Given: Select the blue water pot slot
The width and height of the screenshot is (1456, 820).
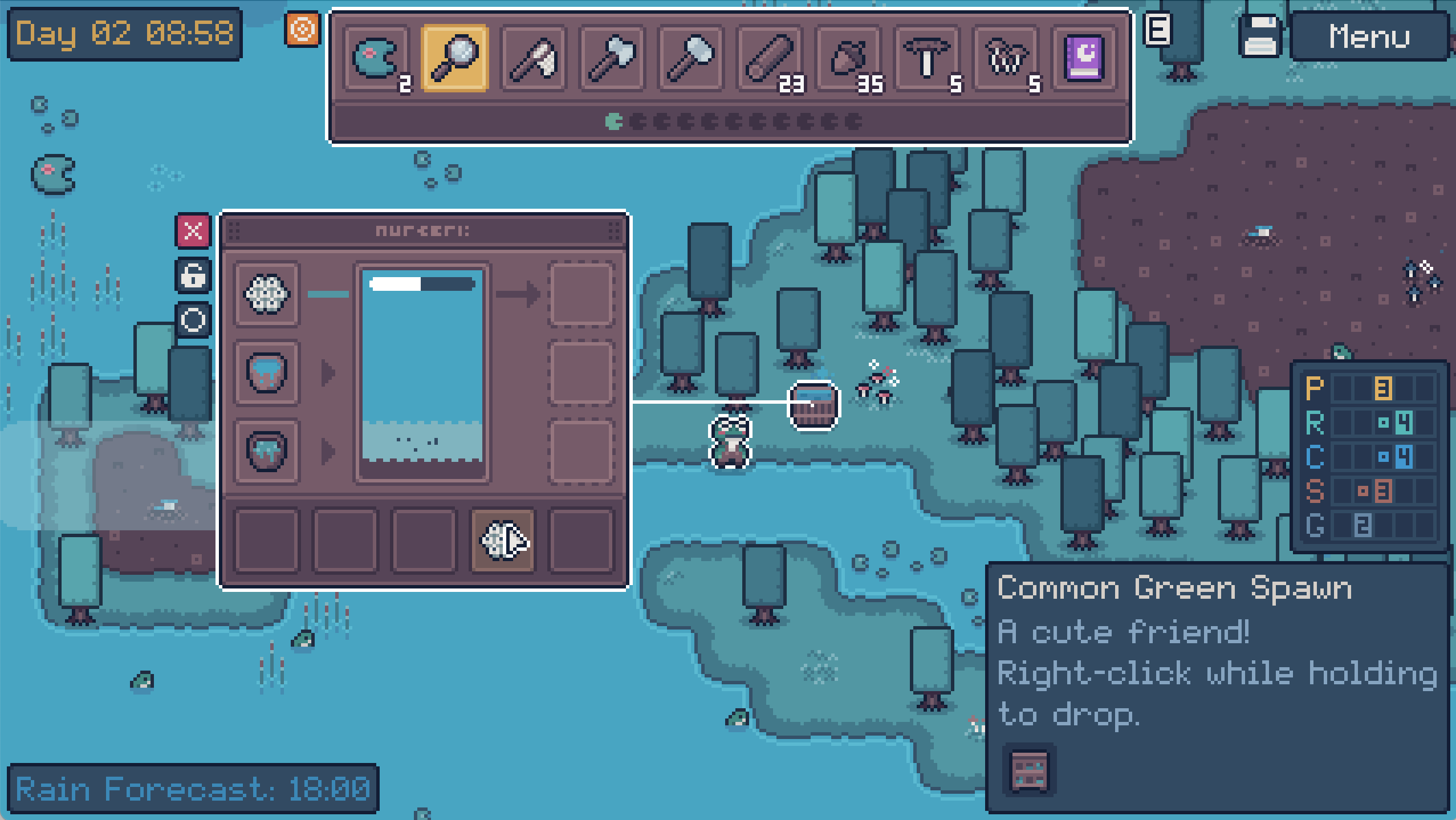Looking at the screenshot, I should 266,373.
